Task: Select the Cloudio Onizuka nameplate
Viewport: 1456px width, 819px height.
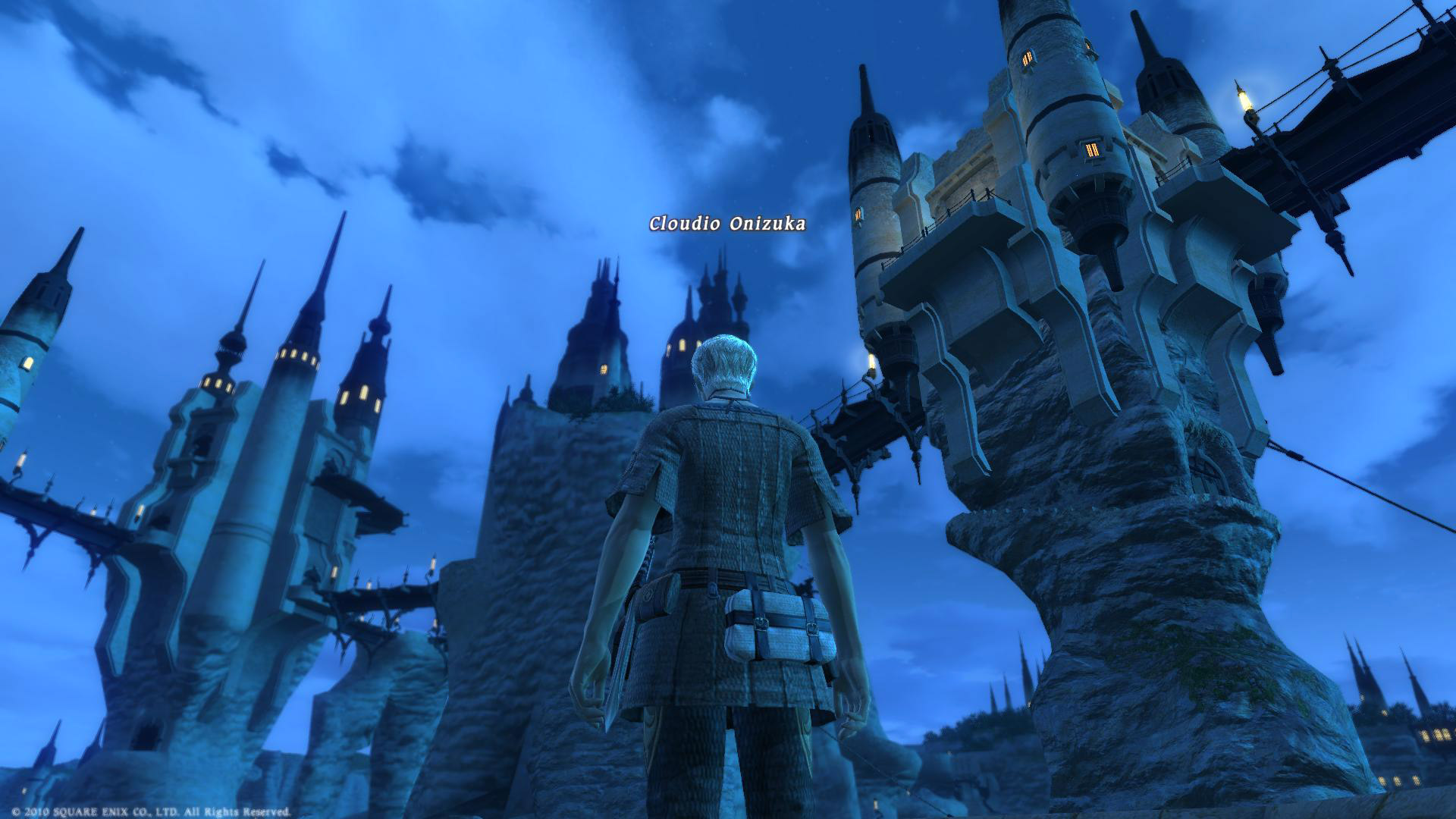Action: [726, 224]
